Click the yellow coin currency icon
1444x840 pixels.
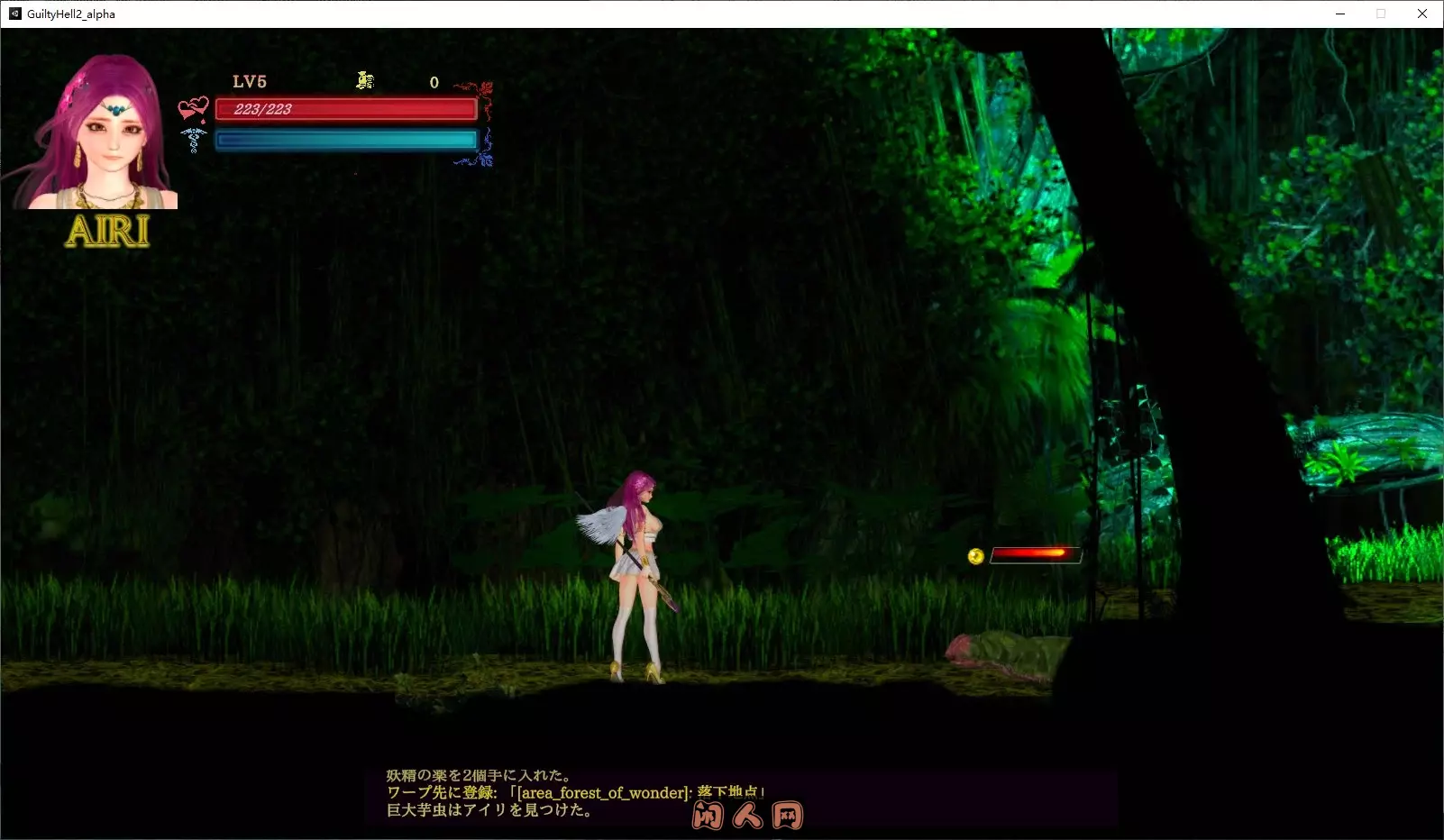pos(364,81)
